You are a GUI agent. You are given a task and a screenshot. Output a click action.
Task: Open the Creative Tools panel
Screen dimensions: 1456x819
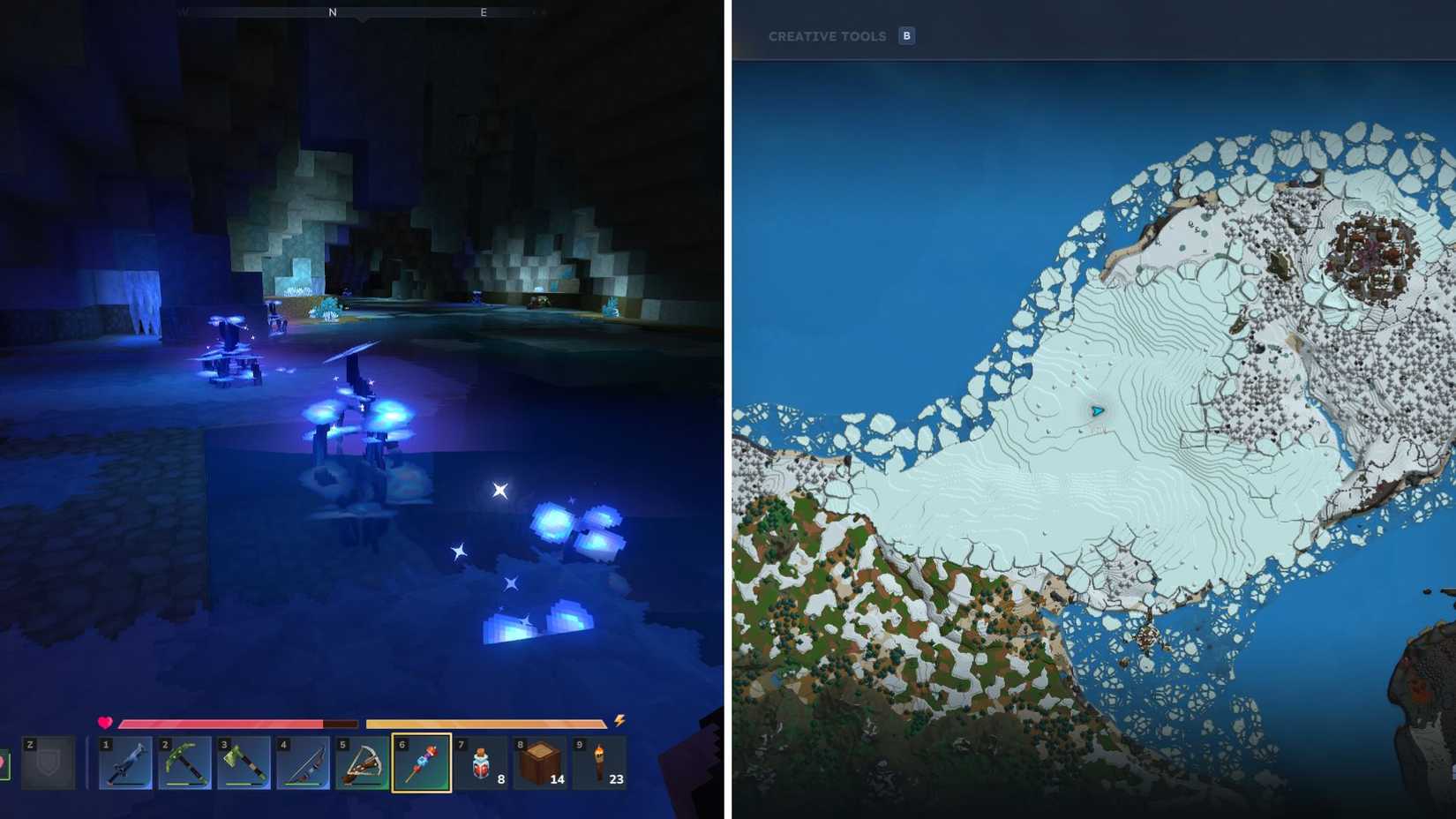828,36
